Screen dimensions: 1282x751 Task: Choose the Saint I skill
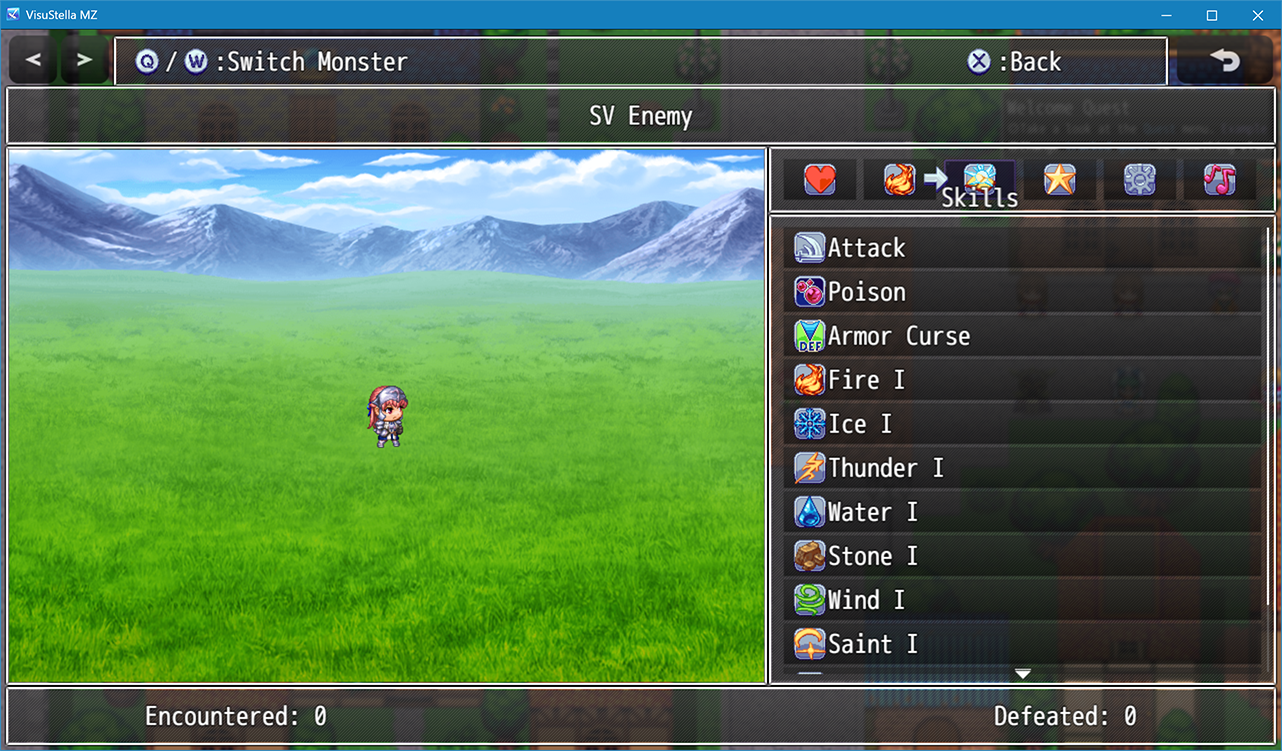coord(1020,644)
